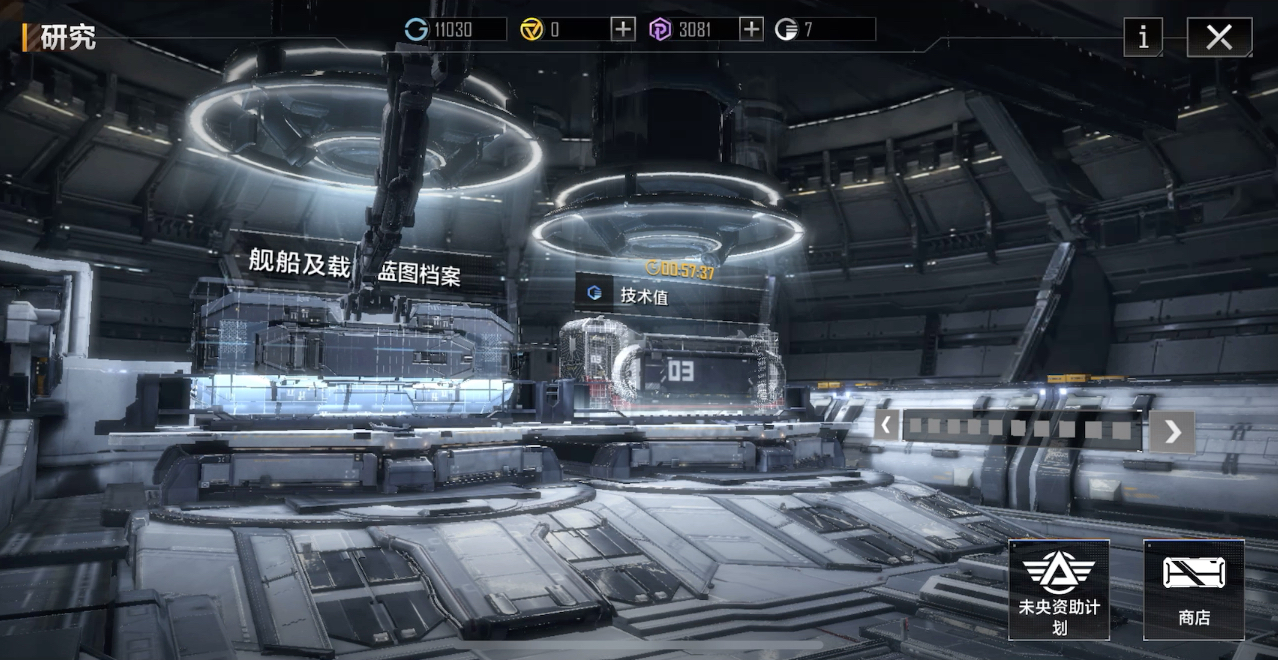Viewport: 1279px width, 660px height.
Task: Show the next item with the right arrow
Action: [1172, 431]
